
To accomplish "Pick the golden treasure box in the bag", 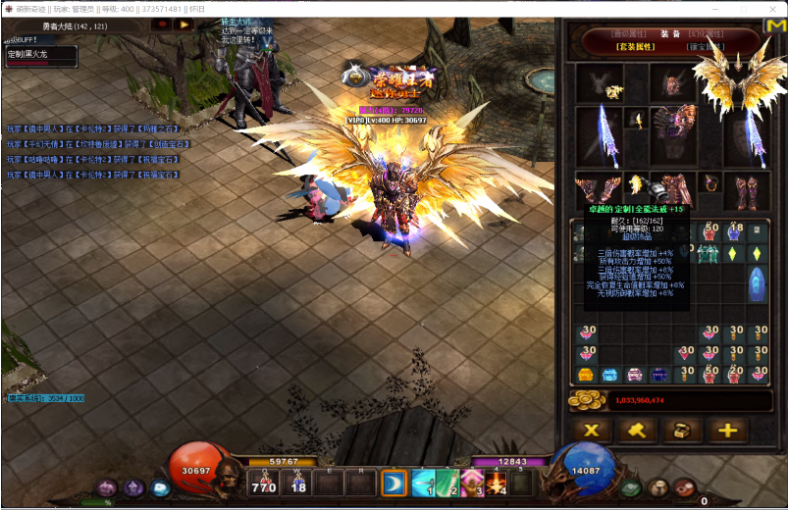I will (x=584, y=375).
